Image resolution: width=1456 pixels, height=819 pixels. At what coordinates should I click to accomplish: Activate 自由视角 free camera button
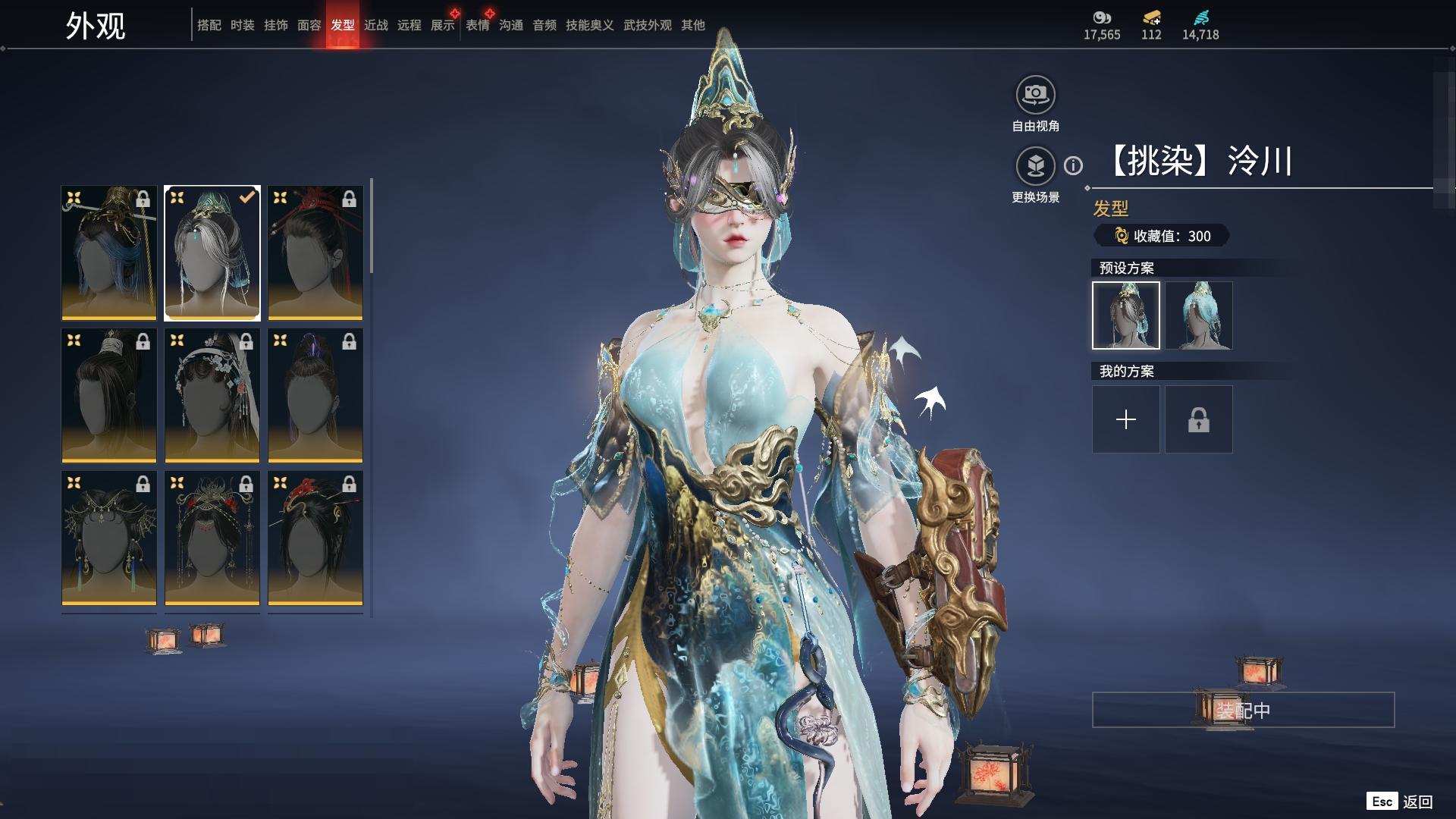tap(1035, 96)
